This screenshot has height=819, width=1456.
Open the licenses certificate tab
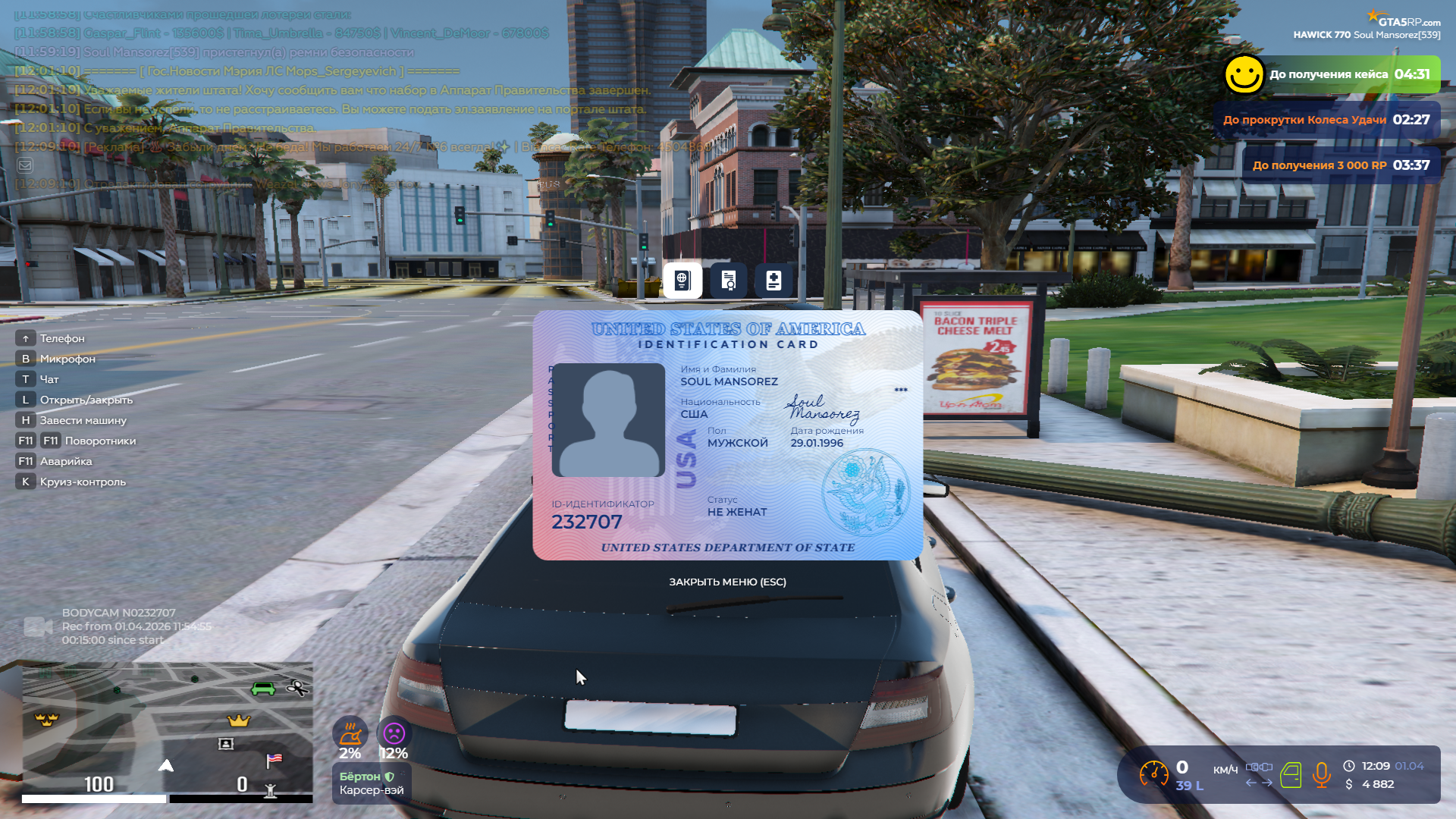click(728, 281)
